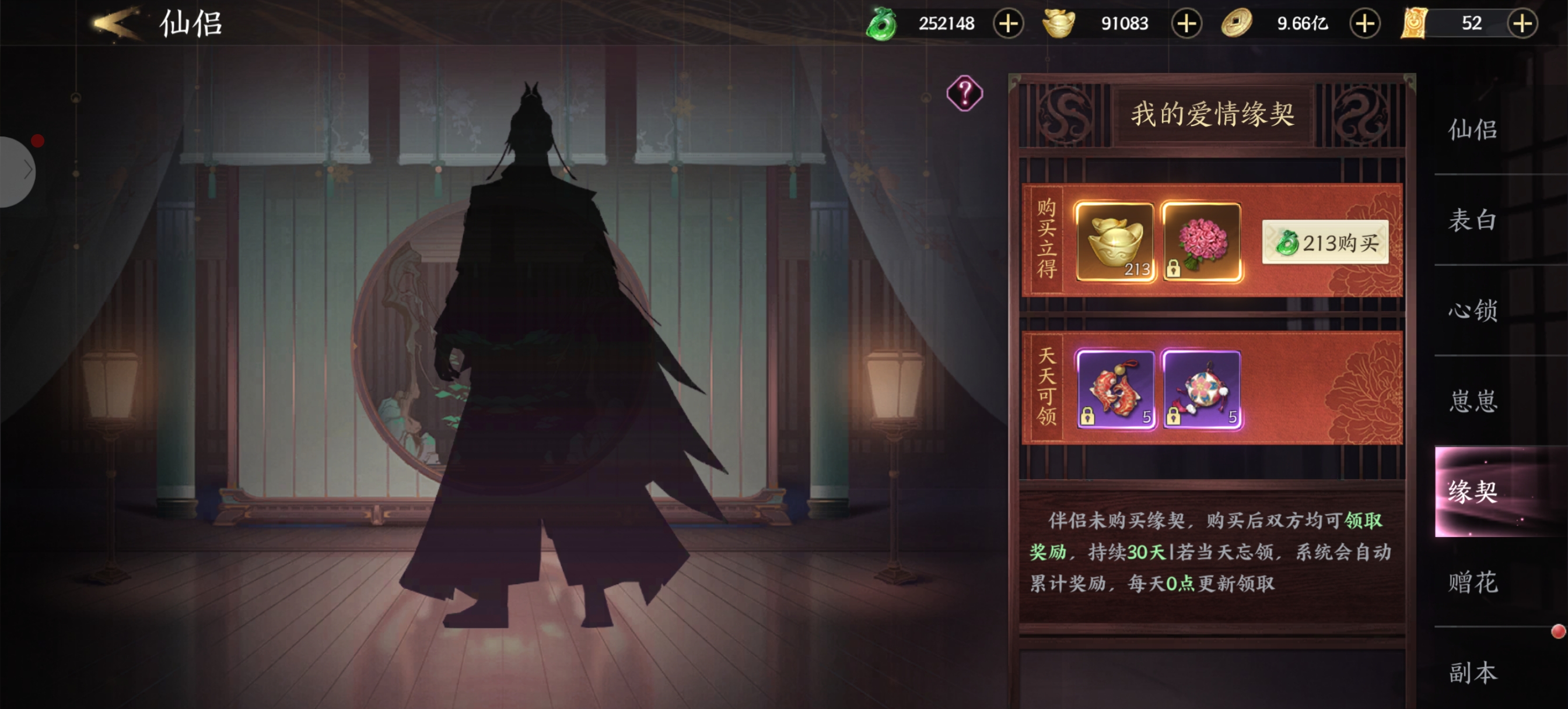Add more gold ingot currency

point(1186,24)
